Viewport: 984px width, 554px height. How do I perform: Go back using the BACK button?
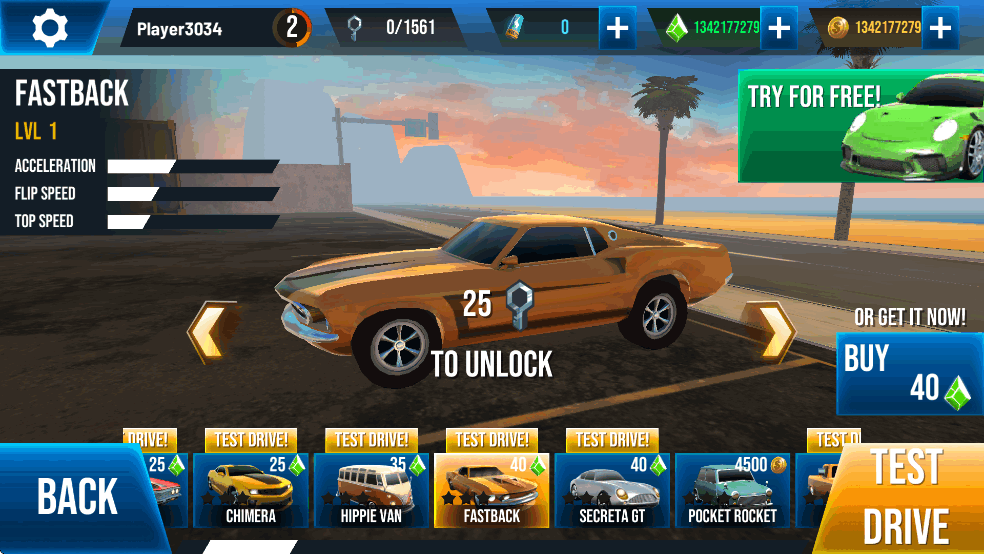pos(78,497)
